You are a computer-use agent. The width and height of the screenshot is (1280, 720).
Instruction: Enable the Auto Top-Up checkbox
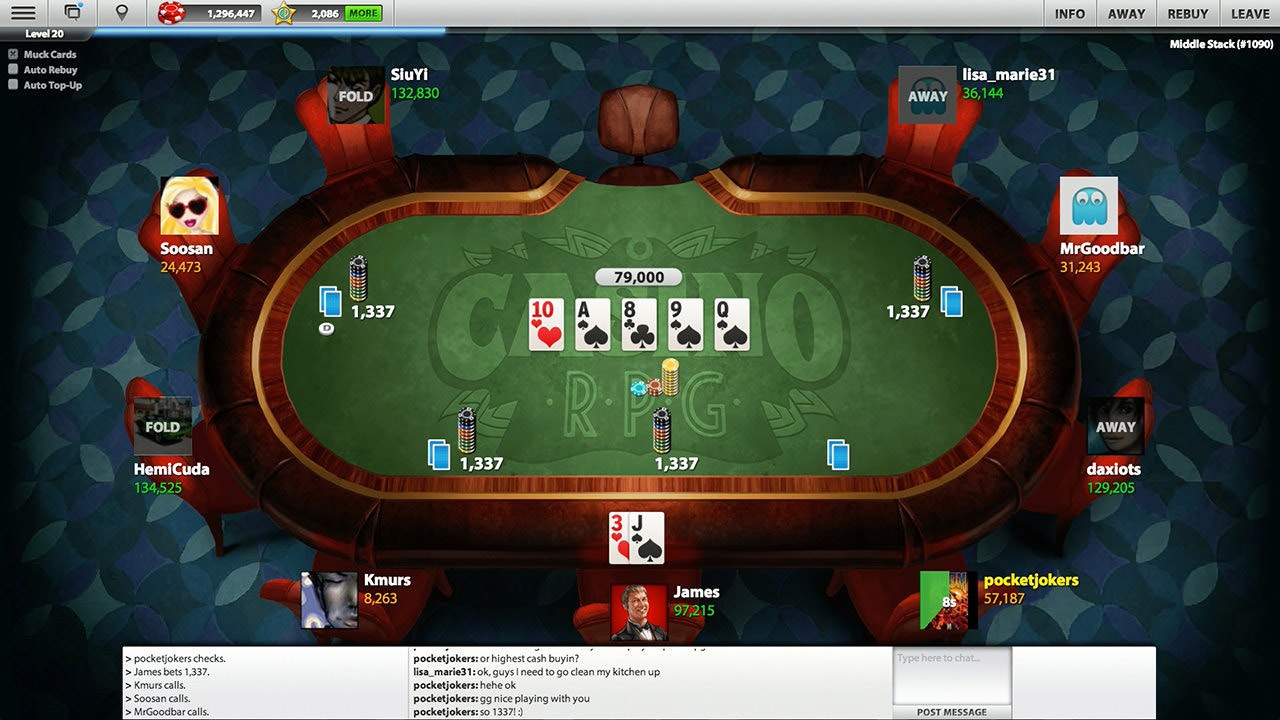pyautogui.click(x=13, y=85)
